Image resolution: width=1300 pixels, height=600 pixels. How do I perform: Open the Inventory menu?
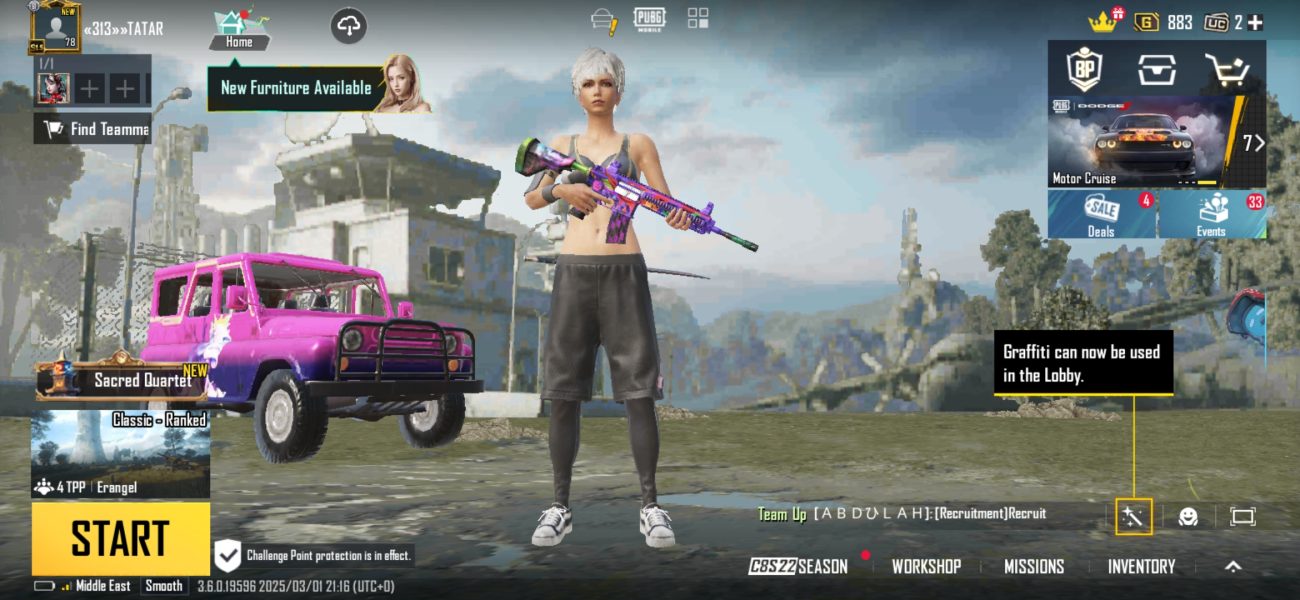1141,566
